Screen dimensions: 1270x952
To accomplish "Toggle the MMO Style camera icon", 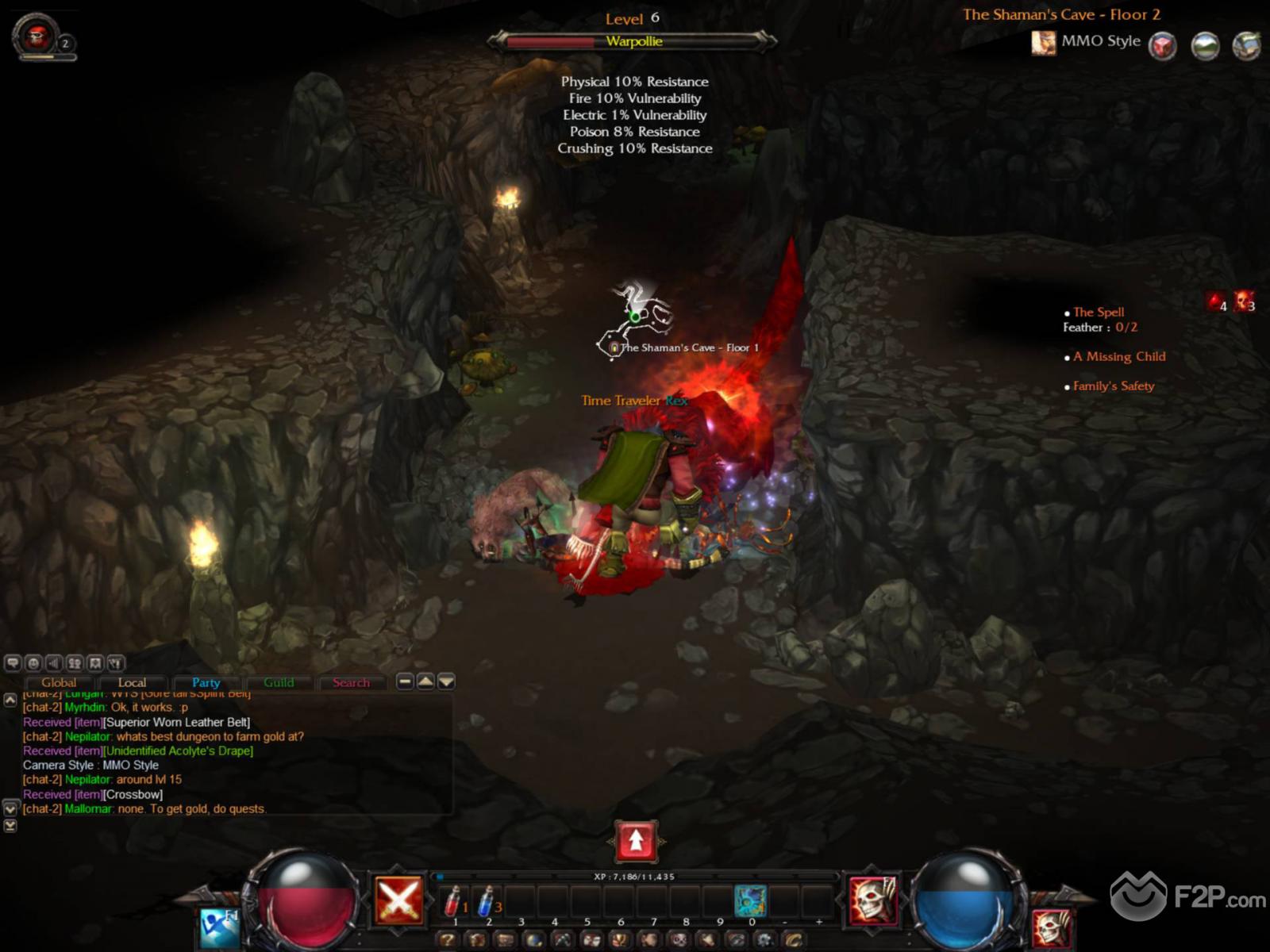I will click(1043, 42).
